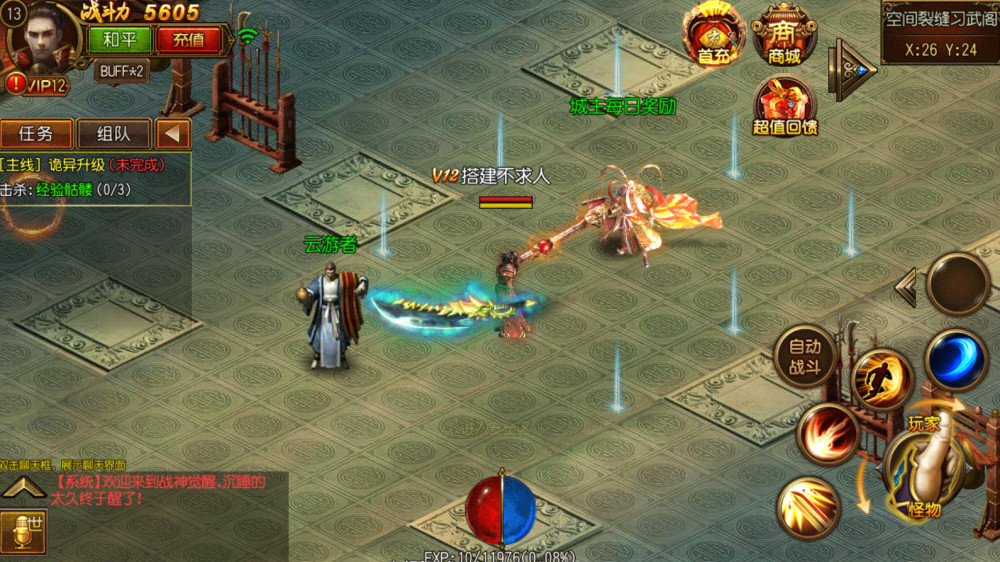
Task: Activate the flaming dash skill
Action: 882,379
